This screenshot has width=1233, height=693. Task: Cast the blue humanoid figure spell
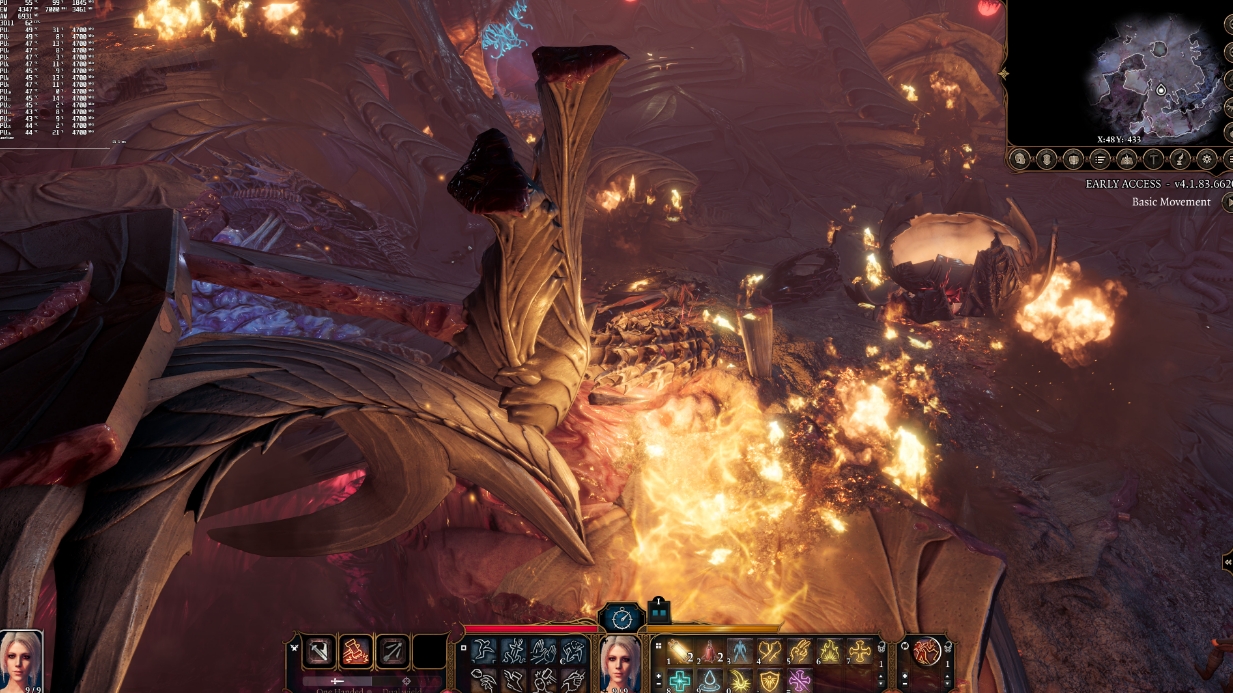coord(740,652)
